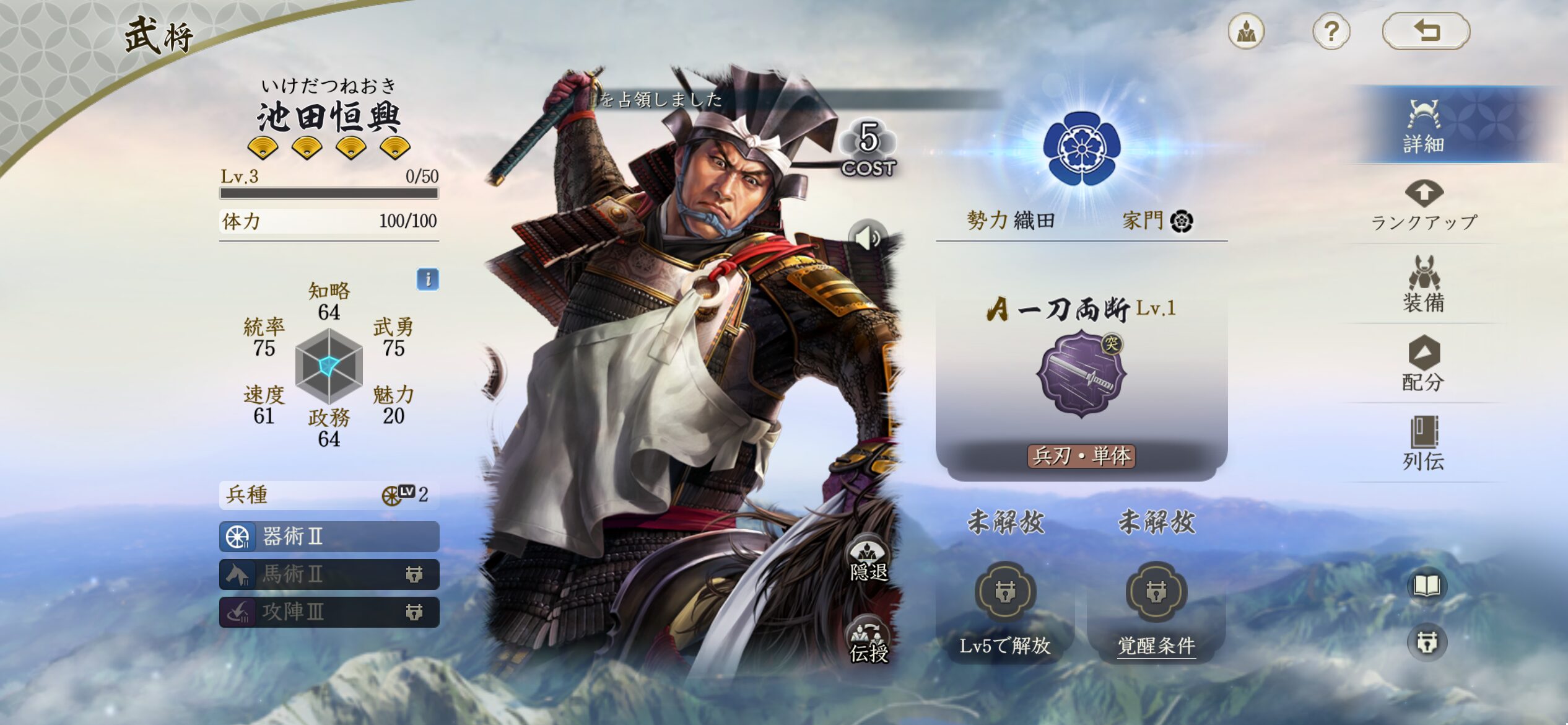The width and height of the screenshot is (1568, 725).
Task: Select the locked 攻陣Ⅲ troop type row
Action: [329, 612]
